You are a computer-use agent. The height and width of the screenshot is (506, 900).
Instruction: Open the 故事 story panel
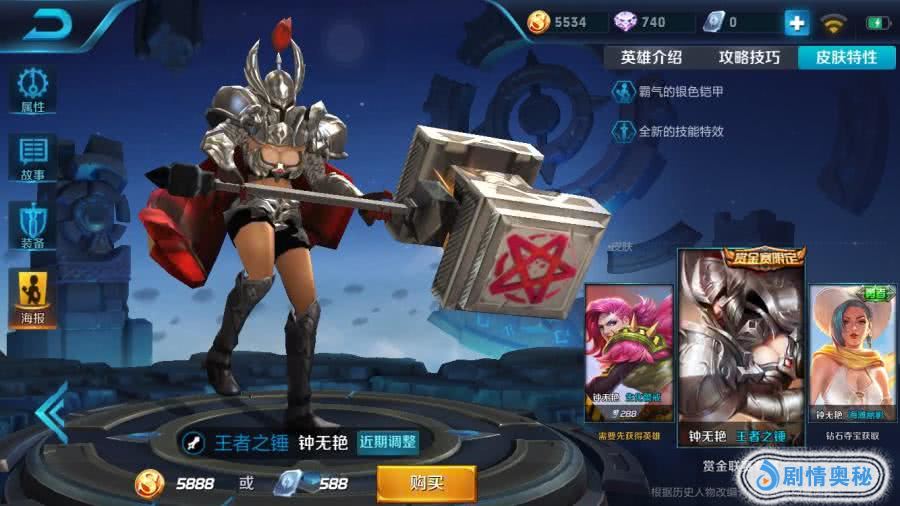[32, 157]
